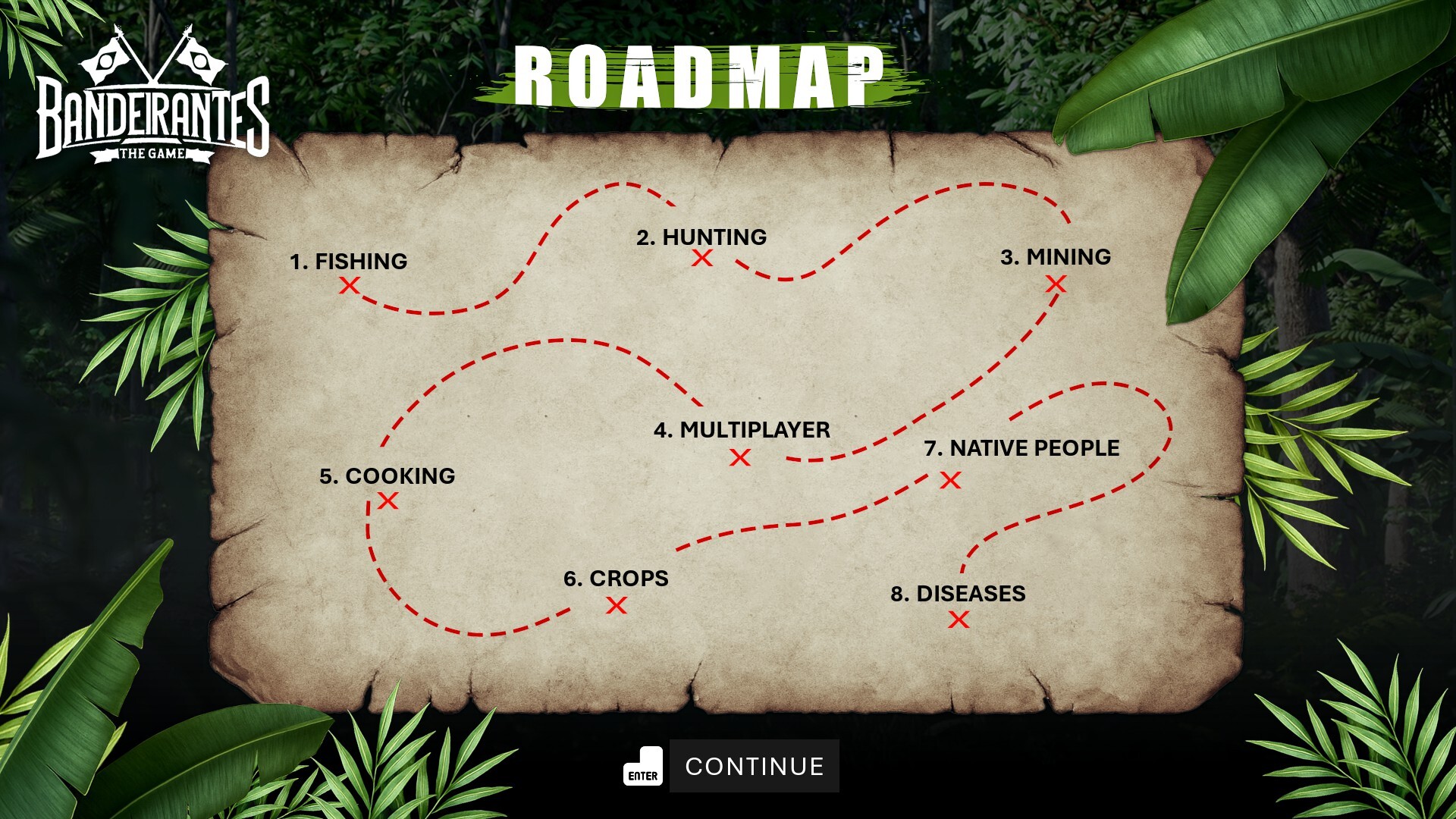Click the red X marker for Fishing
The width and height of the screenshot is (1456, 819).
350,287
